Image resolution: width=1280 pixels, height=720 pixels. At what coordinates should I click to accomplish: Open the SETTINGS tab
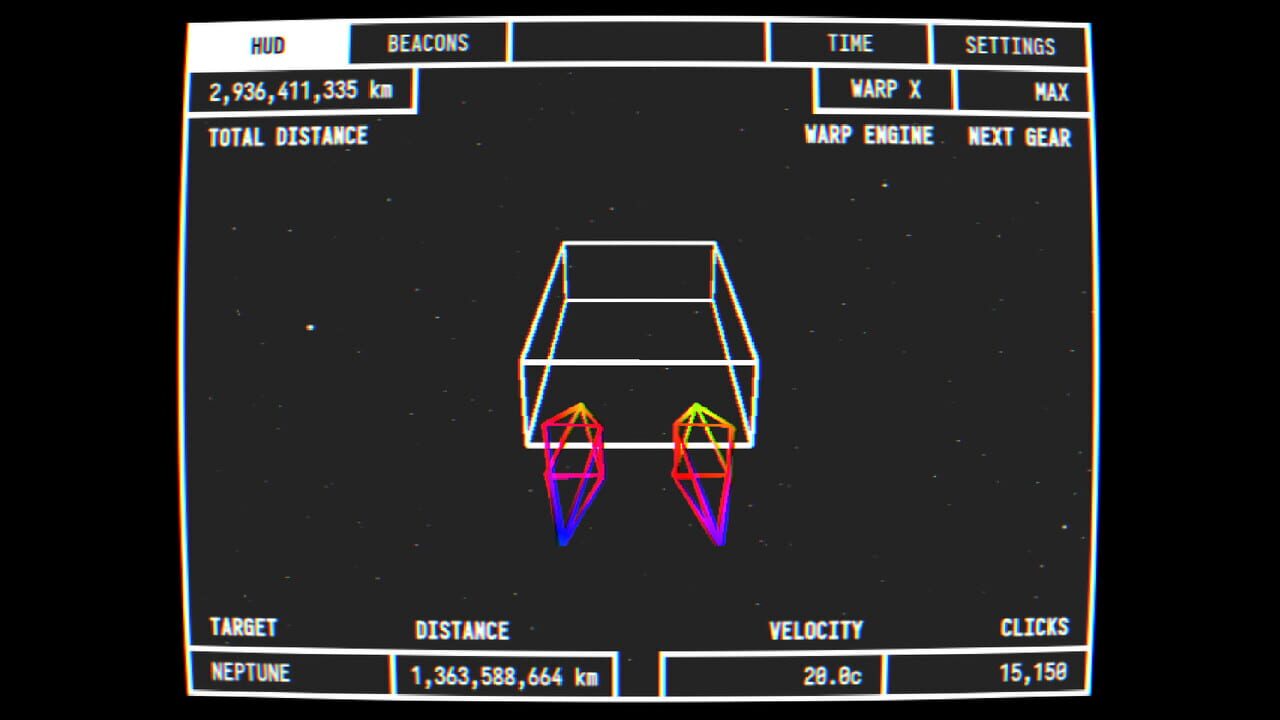pos(1010,42)
